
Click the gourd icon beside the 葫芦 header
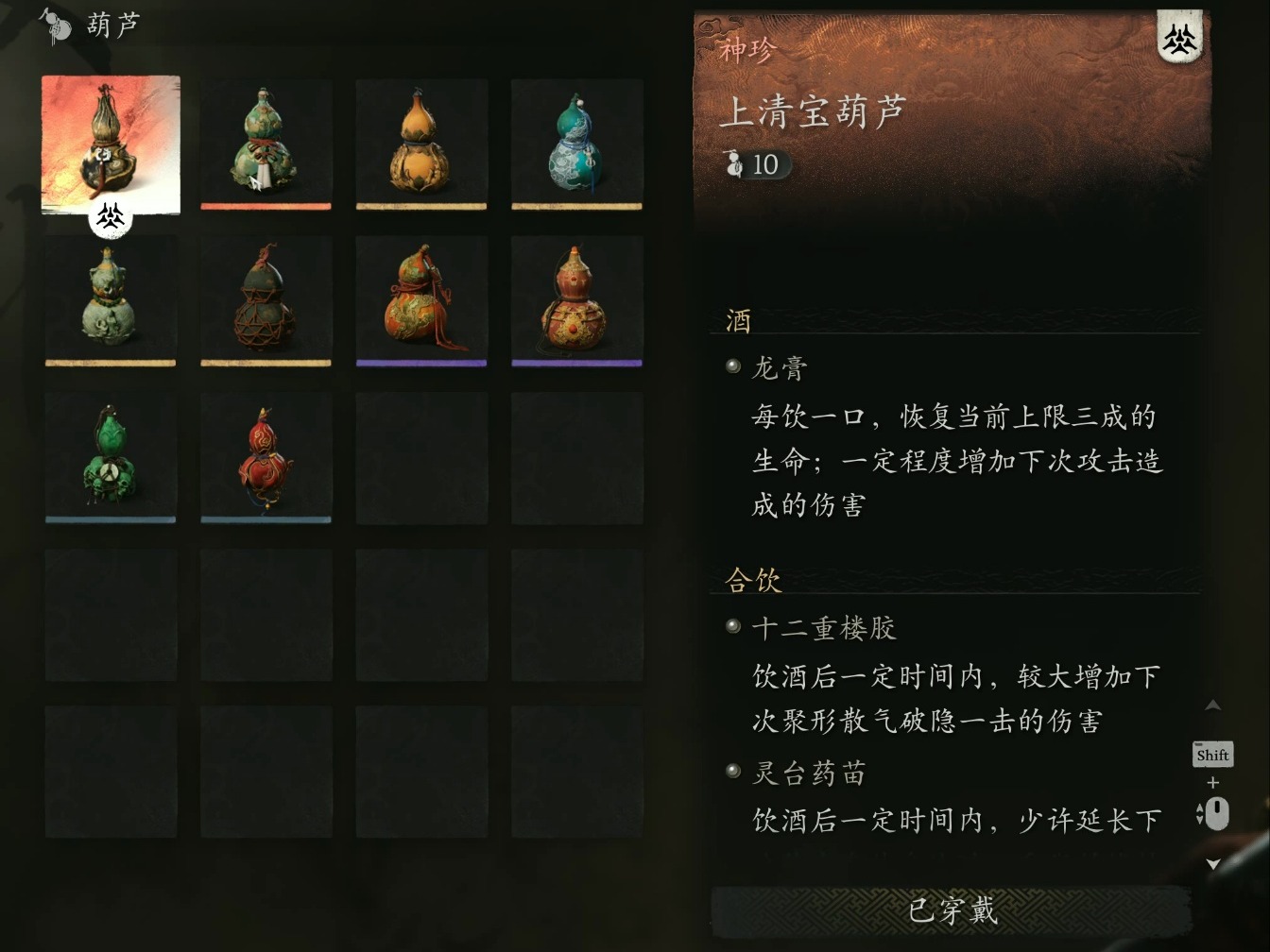point(54,26)
